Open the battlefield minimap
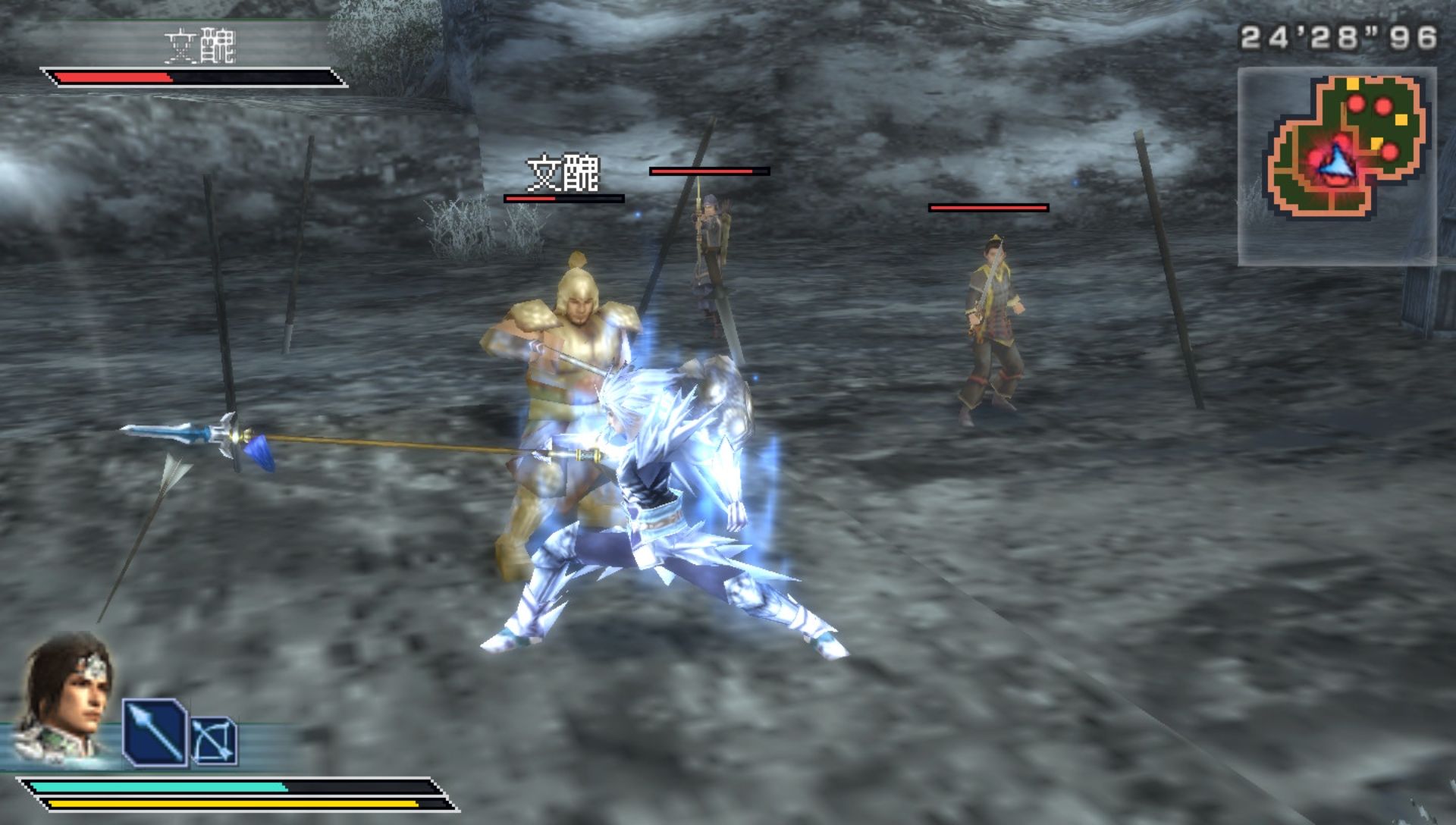The width and height of the screenshot is (1456, 825). [1337, 166]
